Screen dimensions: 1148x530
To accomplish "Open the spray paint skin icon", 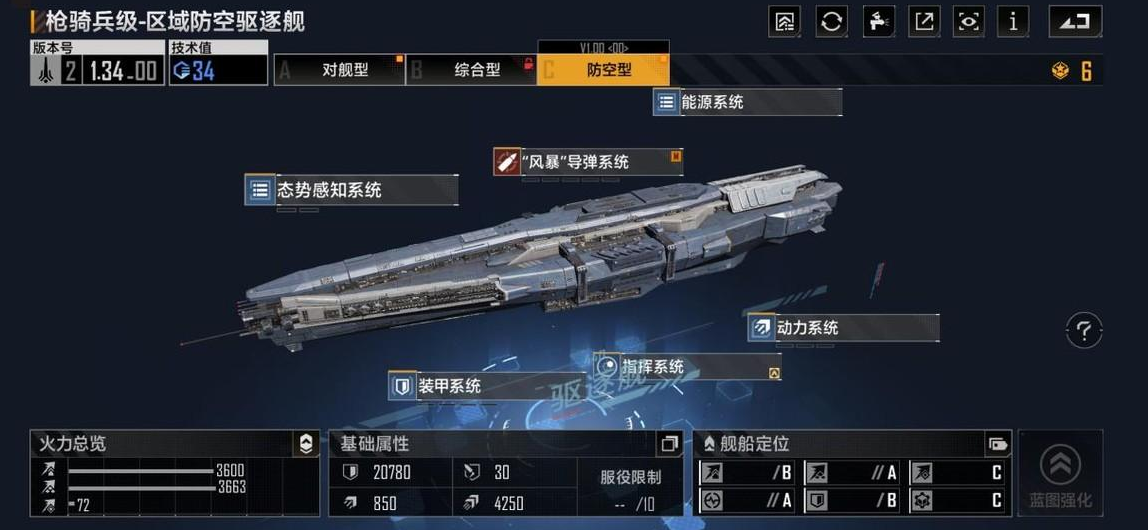I will tap(877, 21).
